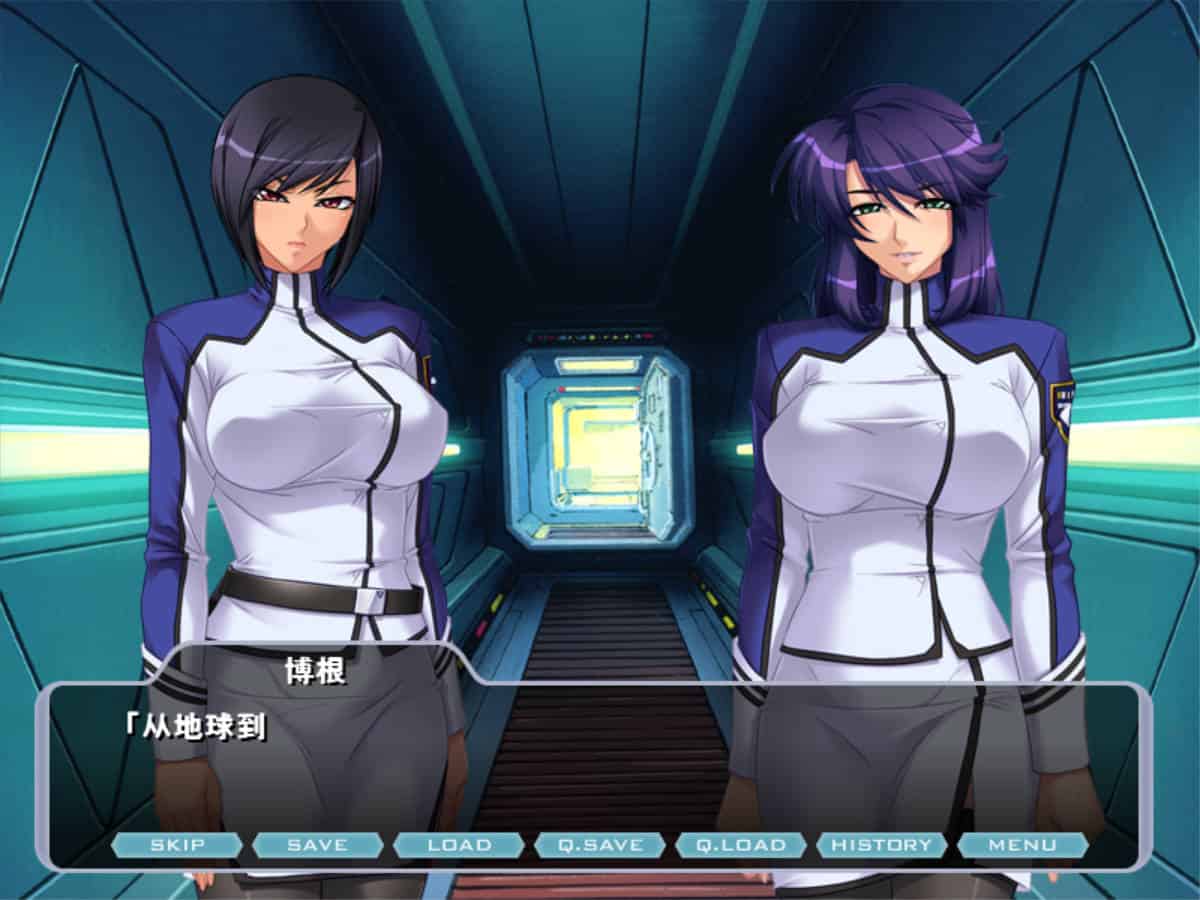Open the MENU button
The height and width of the screenshot is (900, 1200).
tap(1022, 845)
